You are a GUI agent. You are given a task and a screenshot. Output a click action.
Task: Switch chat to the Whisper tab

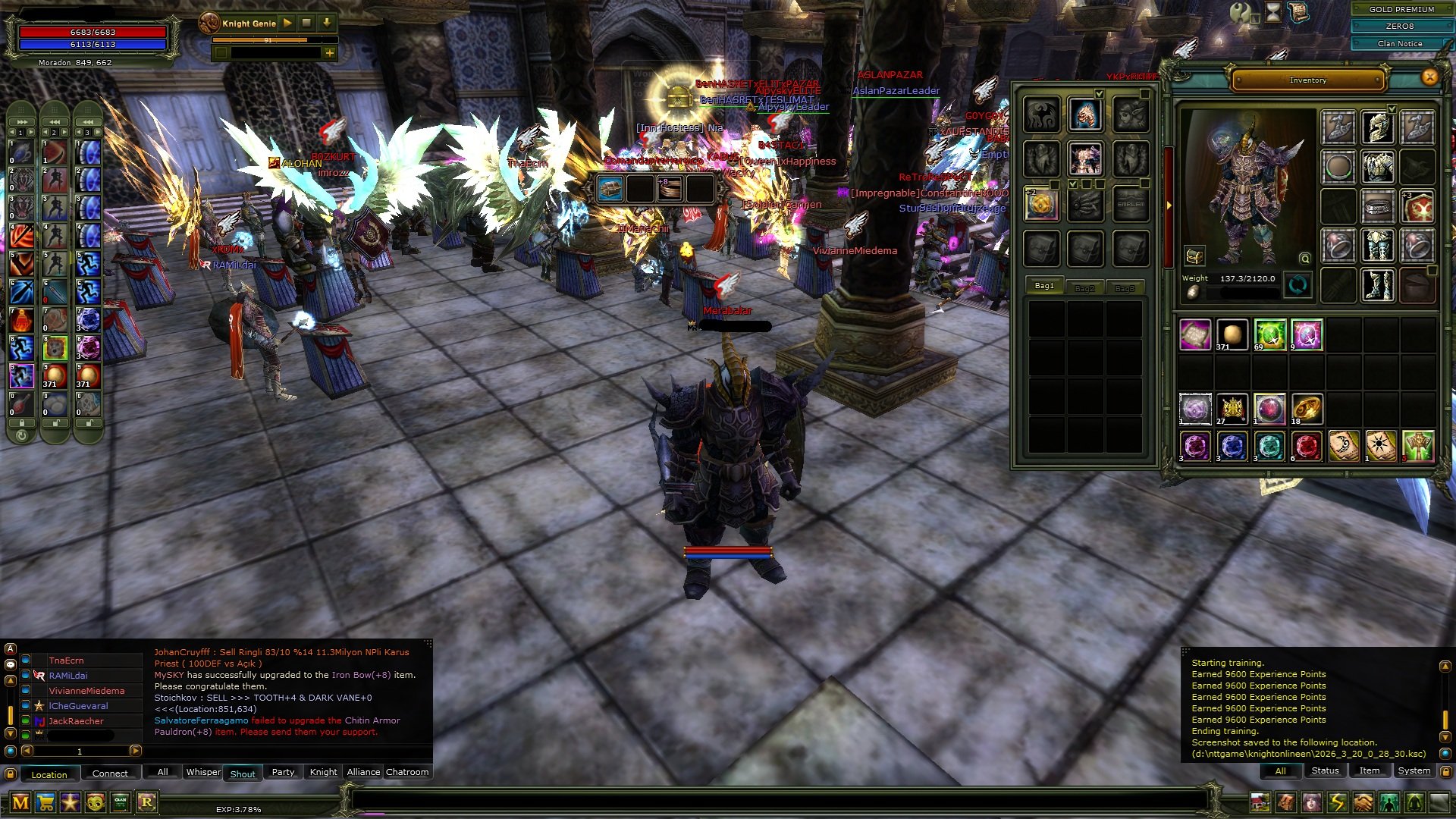click(x=203, y=772)
